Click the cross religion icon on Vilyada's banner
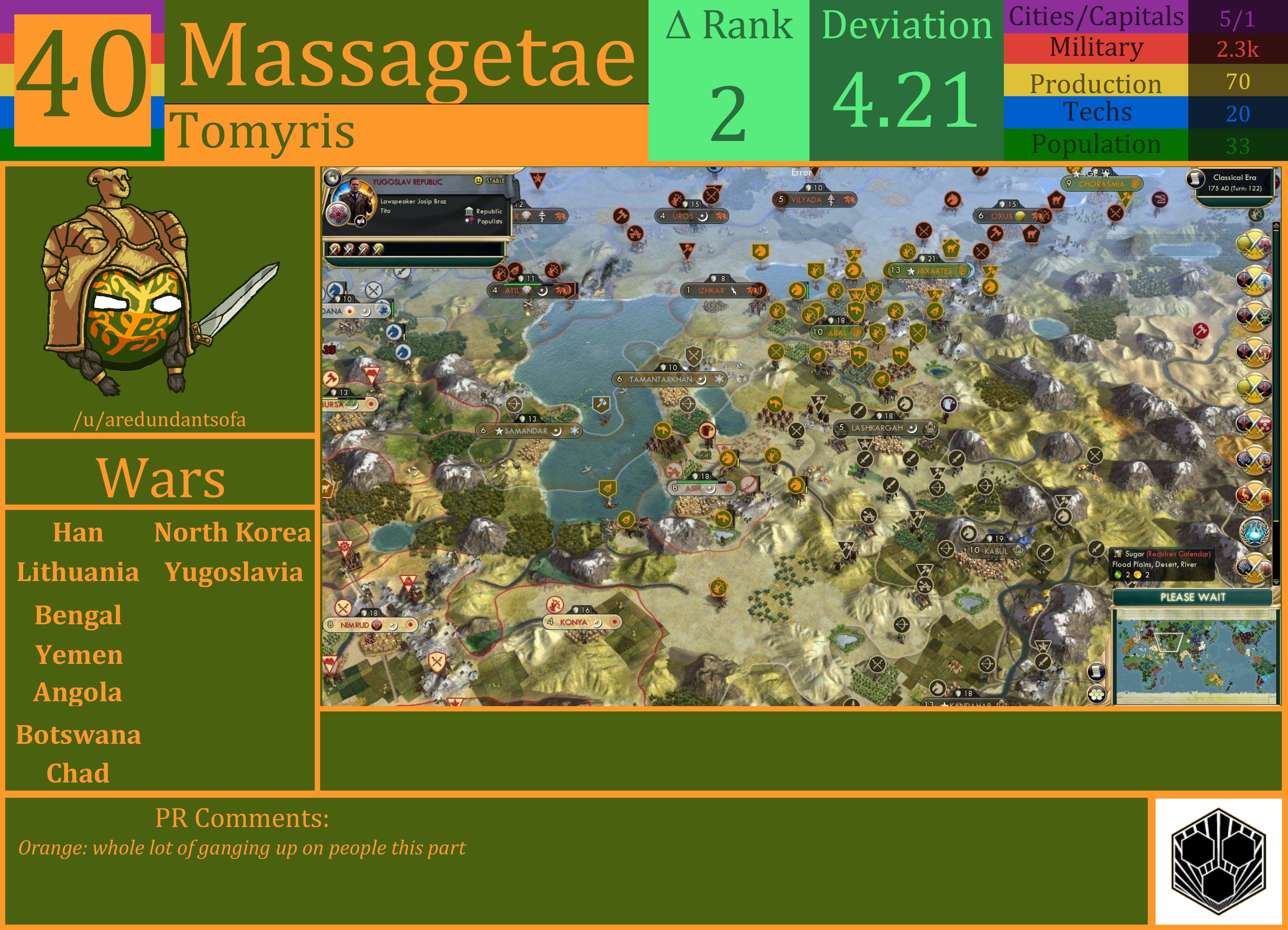Viewport: 1288px width, 930px height. (831, 200)
